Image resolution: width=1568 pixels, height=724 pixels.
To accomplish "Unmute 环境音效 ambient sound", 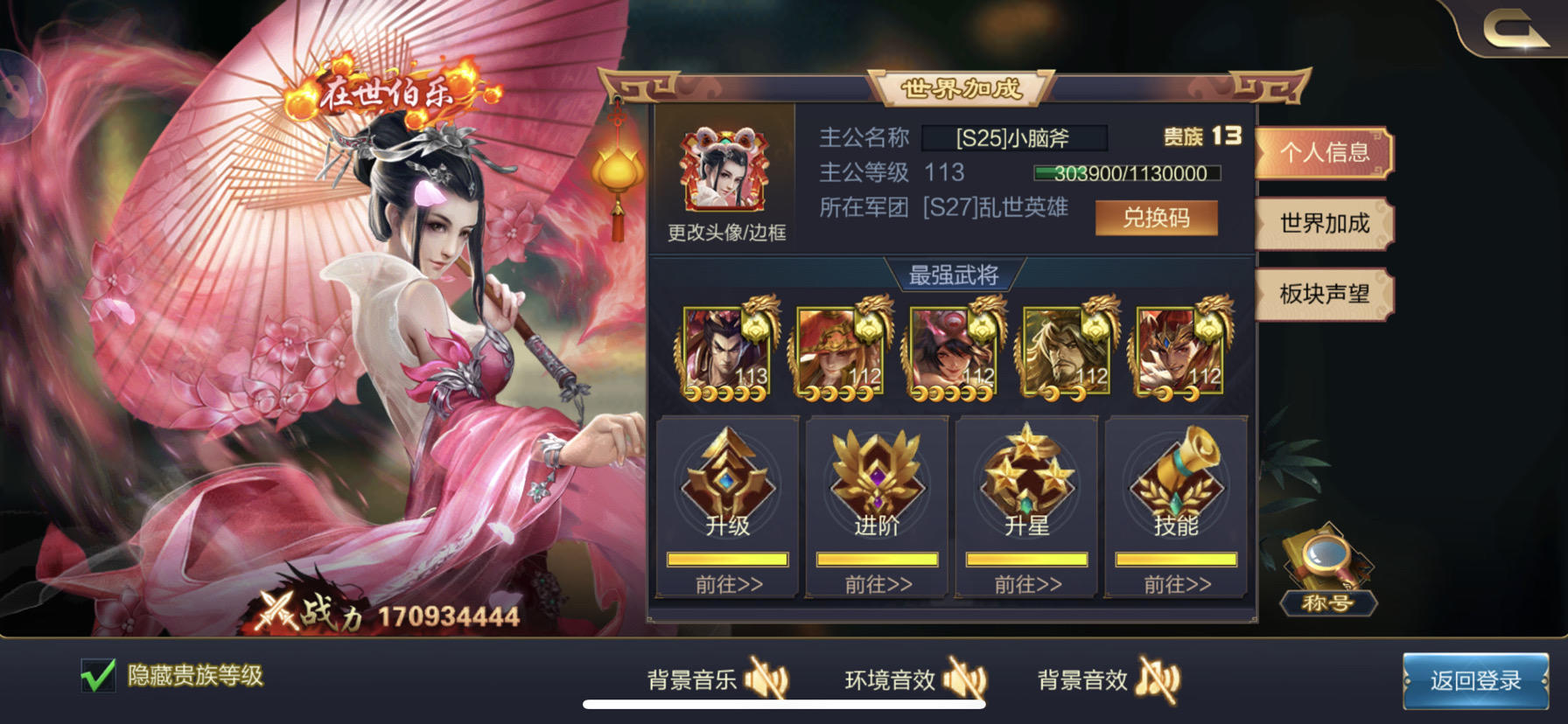I will [967, 678].
